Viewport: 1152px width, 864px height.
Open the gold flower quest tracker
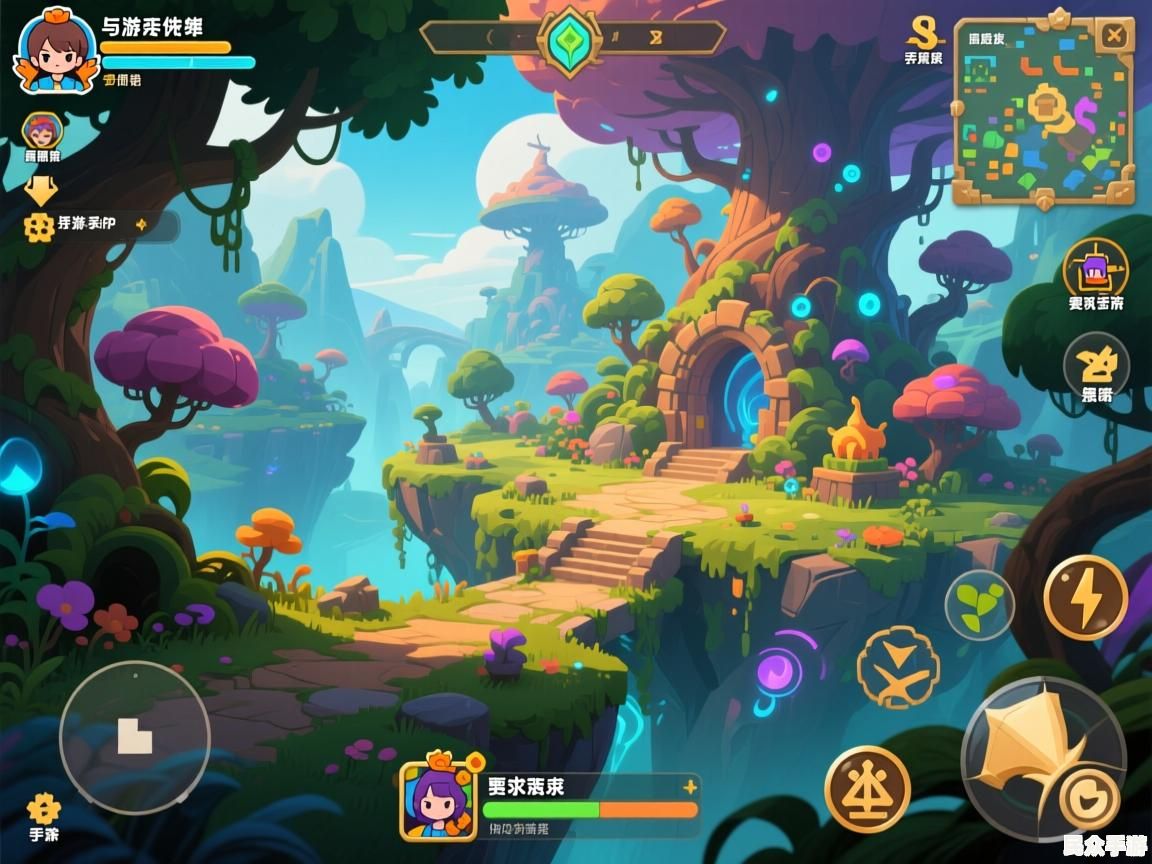pos(39,227)
